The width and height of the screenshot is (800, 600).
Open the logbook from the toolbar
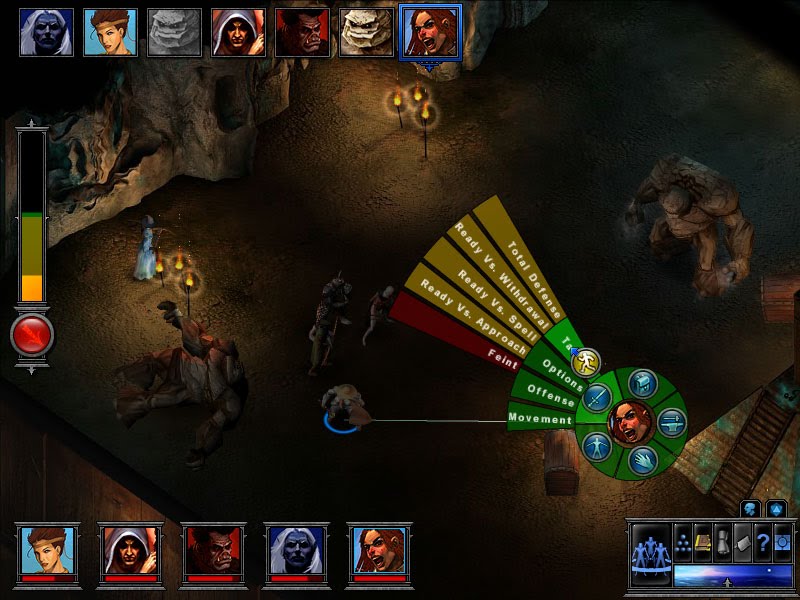(x=701, y=540)
